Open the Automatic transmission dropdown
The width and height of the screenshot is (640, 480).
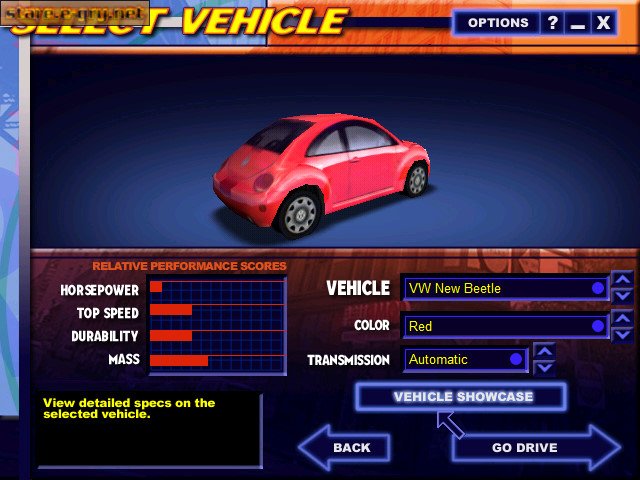coord(466,359)
